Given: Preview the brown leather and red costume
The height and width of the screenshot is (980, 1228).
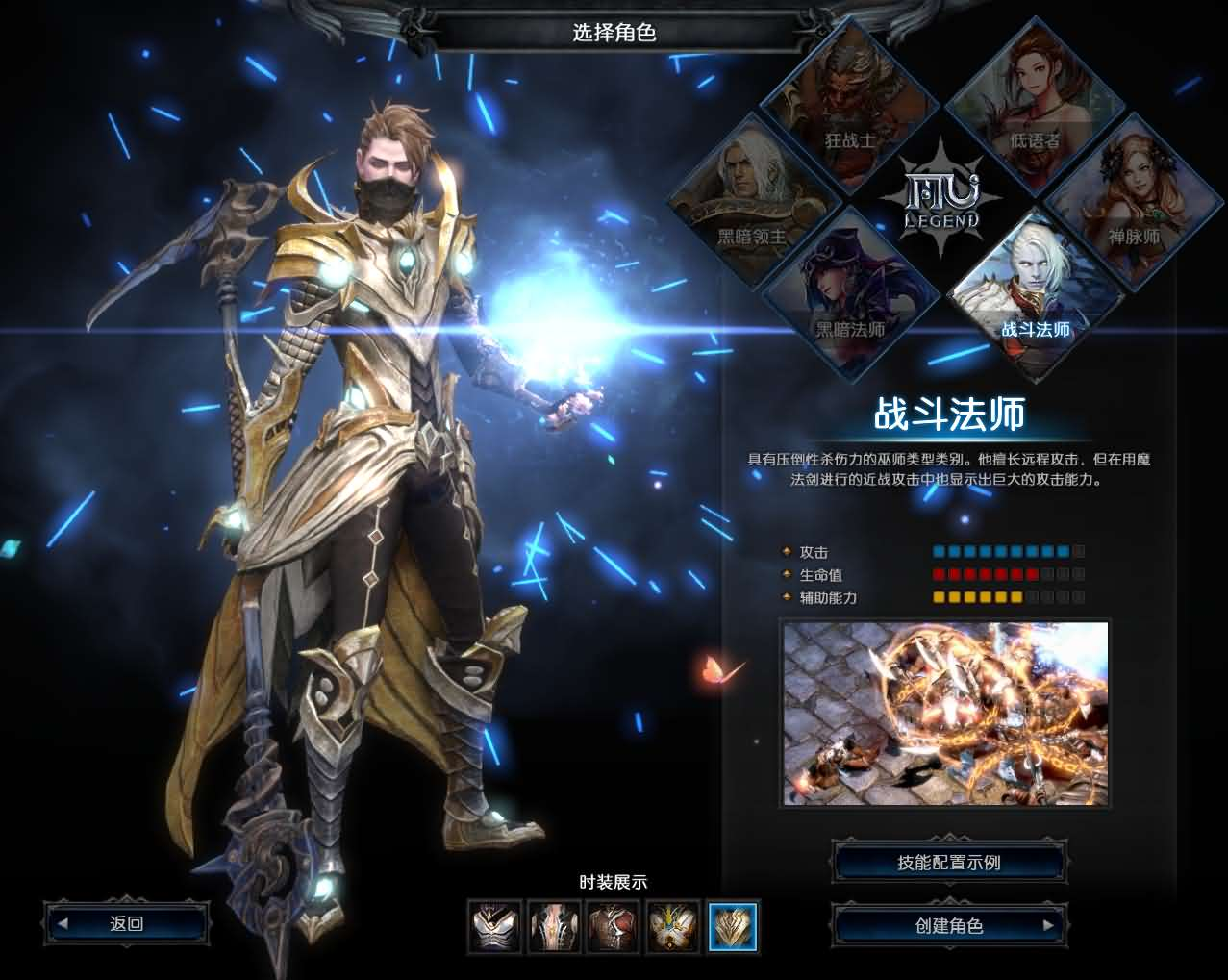Looking at the screenshot, I should [614, 927].
